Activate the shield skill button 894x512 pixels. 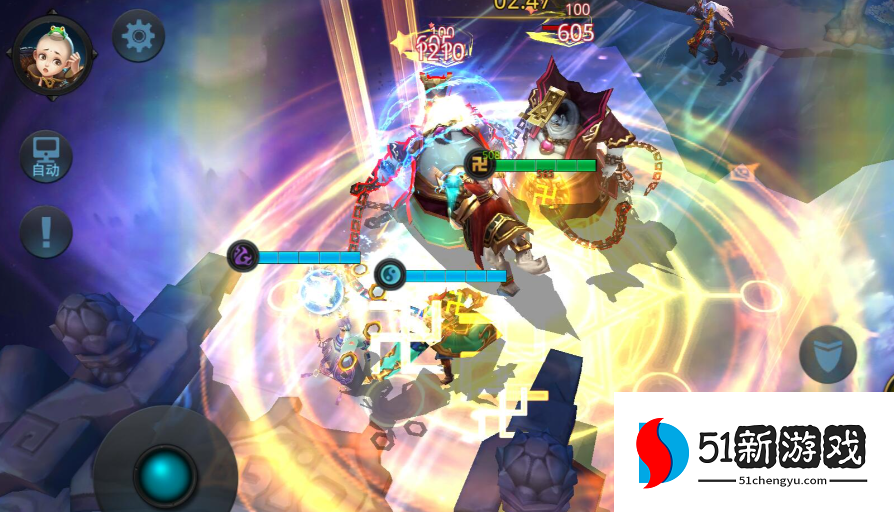click(x=828, y=354)
